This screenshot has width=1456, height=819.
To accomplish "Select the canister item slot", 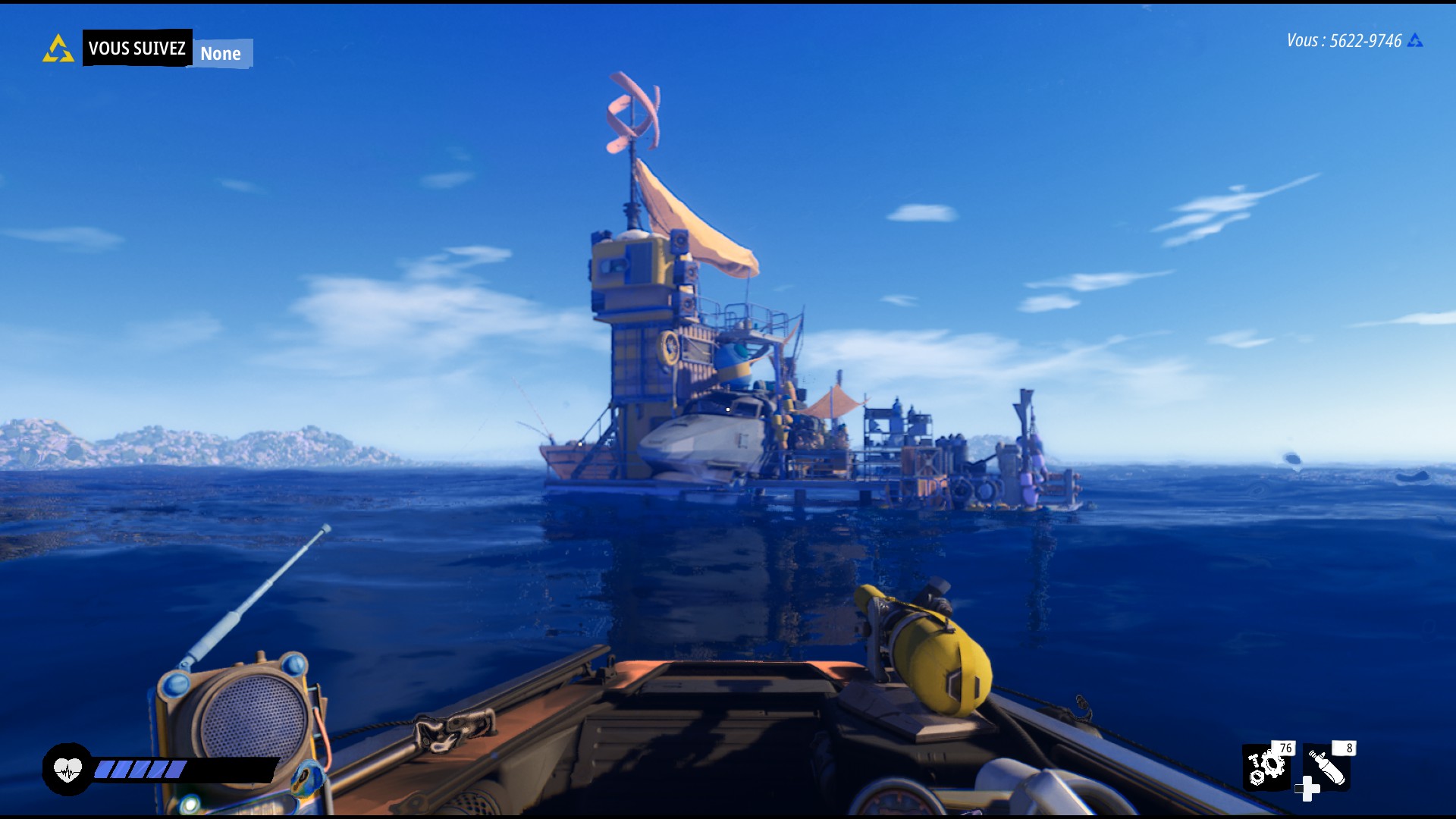I will tap(1326, 766).
